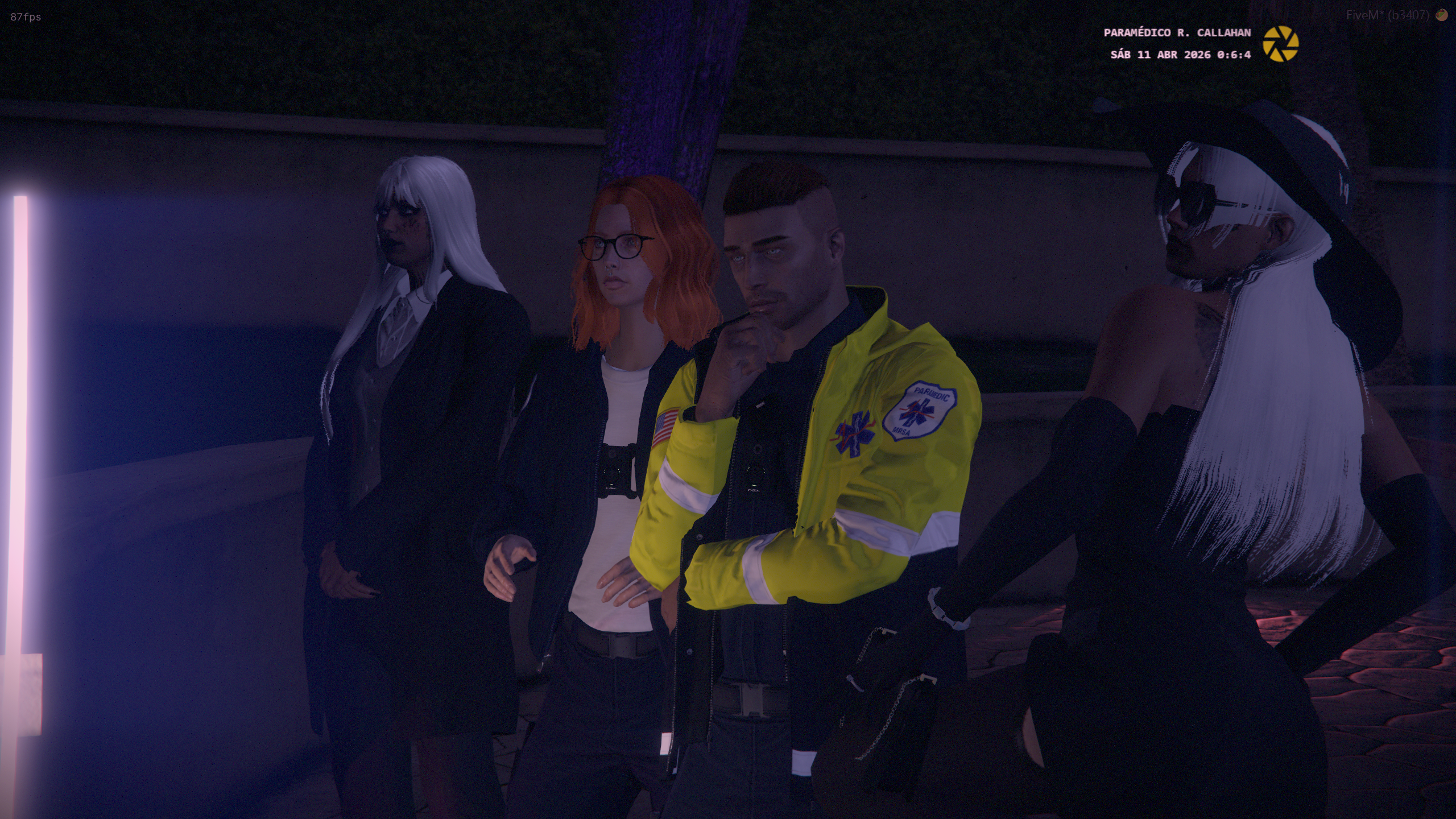The width and height of the screenshot is (1456, 819).
Task: Click the yellow bodycam aperture icon
Action: coord(1280,44)
